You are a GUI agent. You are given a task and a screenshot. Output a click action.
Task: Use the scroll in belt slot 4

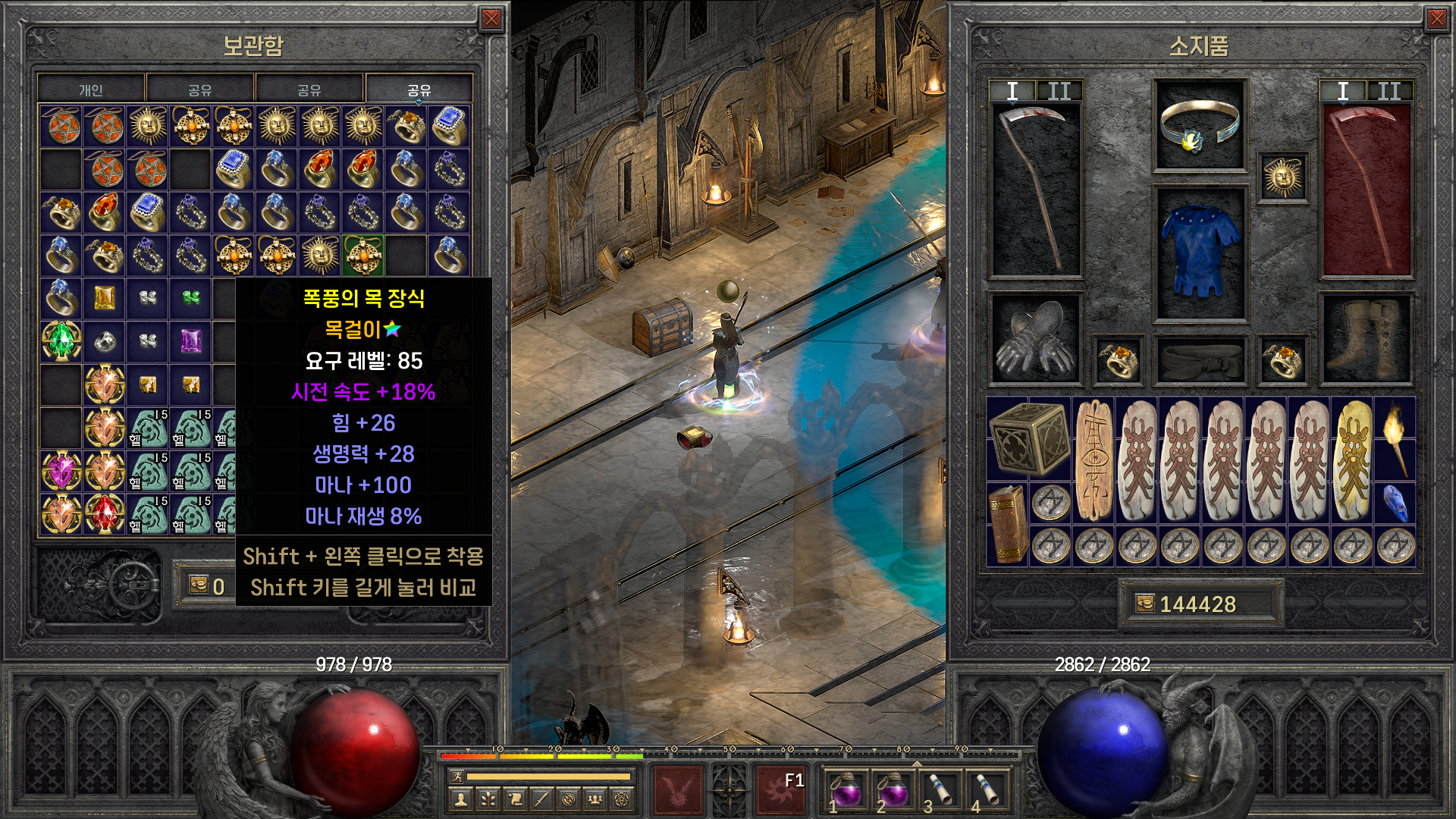coord(987,790)
